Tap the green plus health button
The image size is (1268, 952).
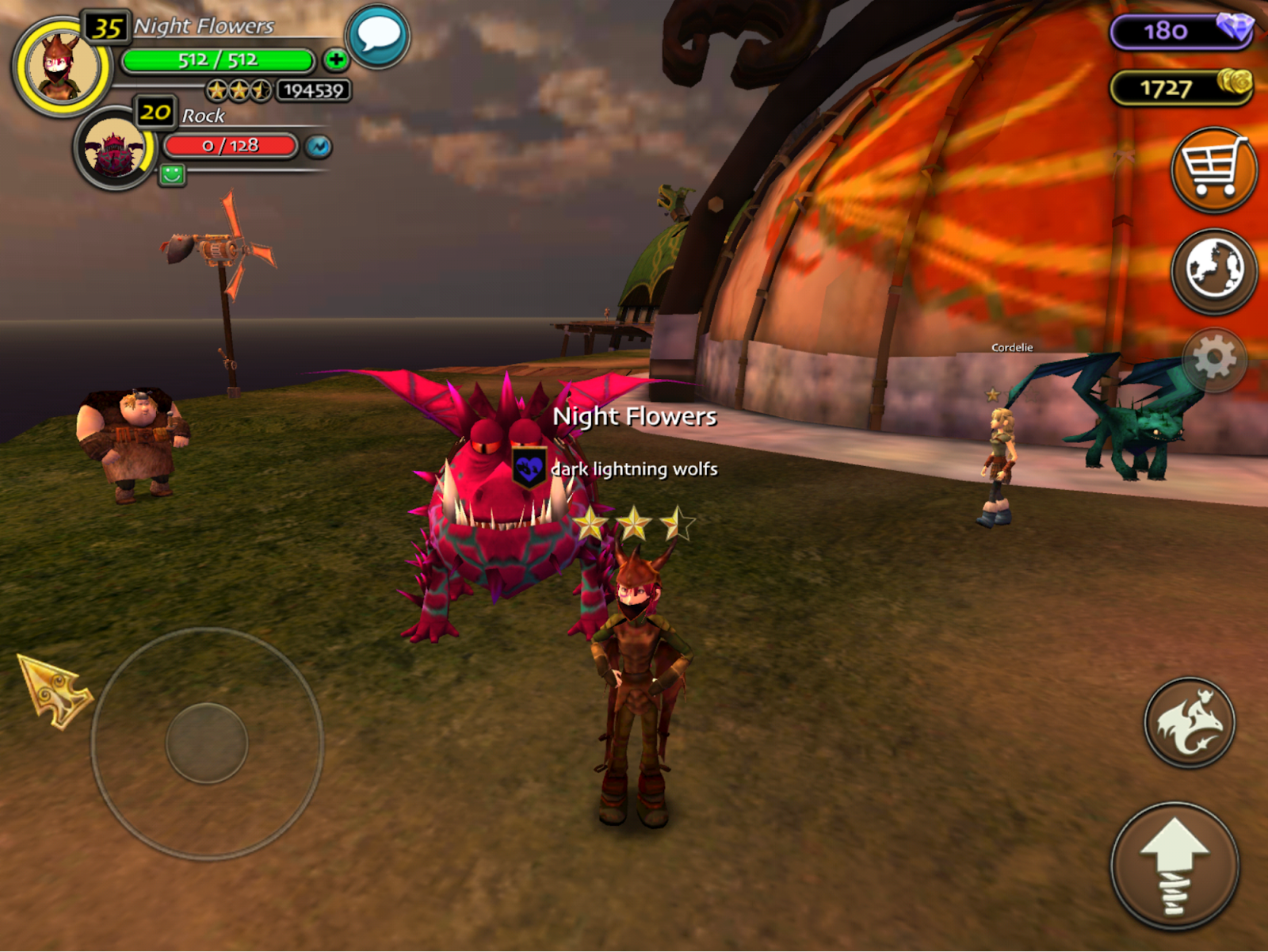(x=336, y=59)
